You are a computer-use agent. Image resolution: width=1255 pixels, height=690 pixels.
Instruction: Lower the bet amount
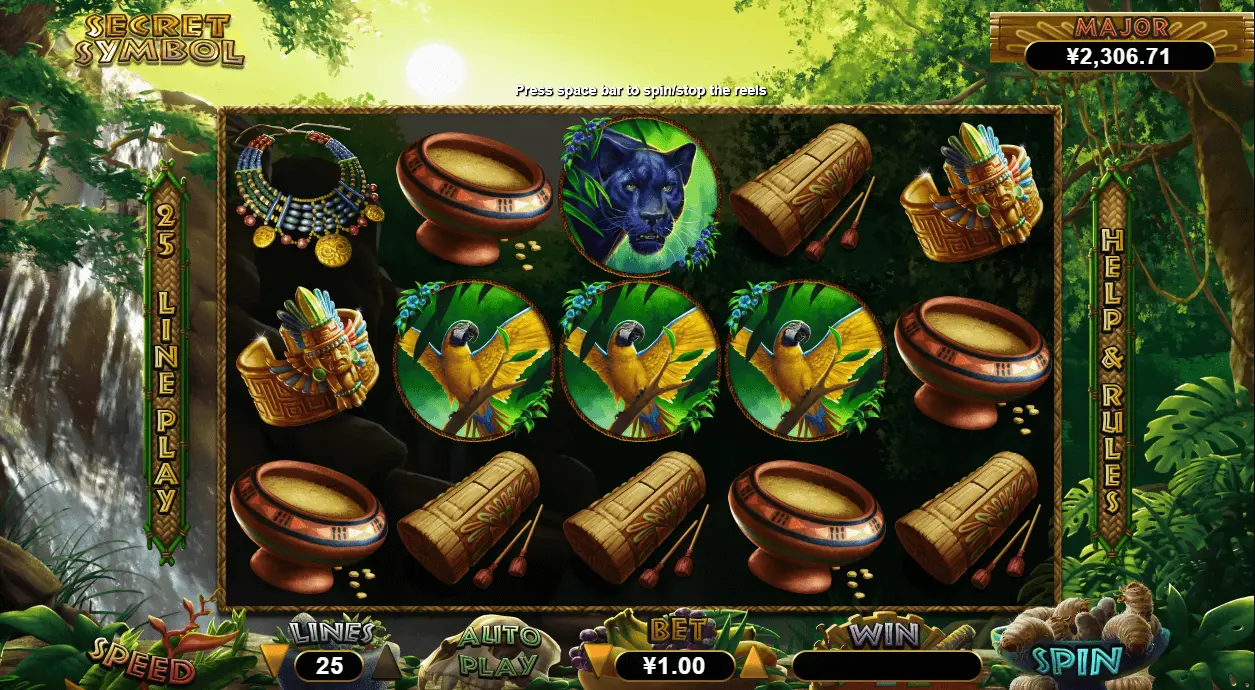click(x=596, y=661)
